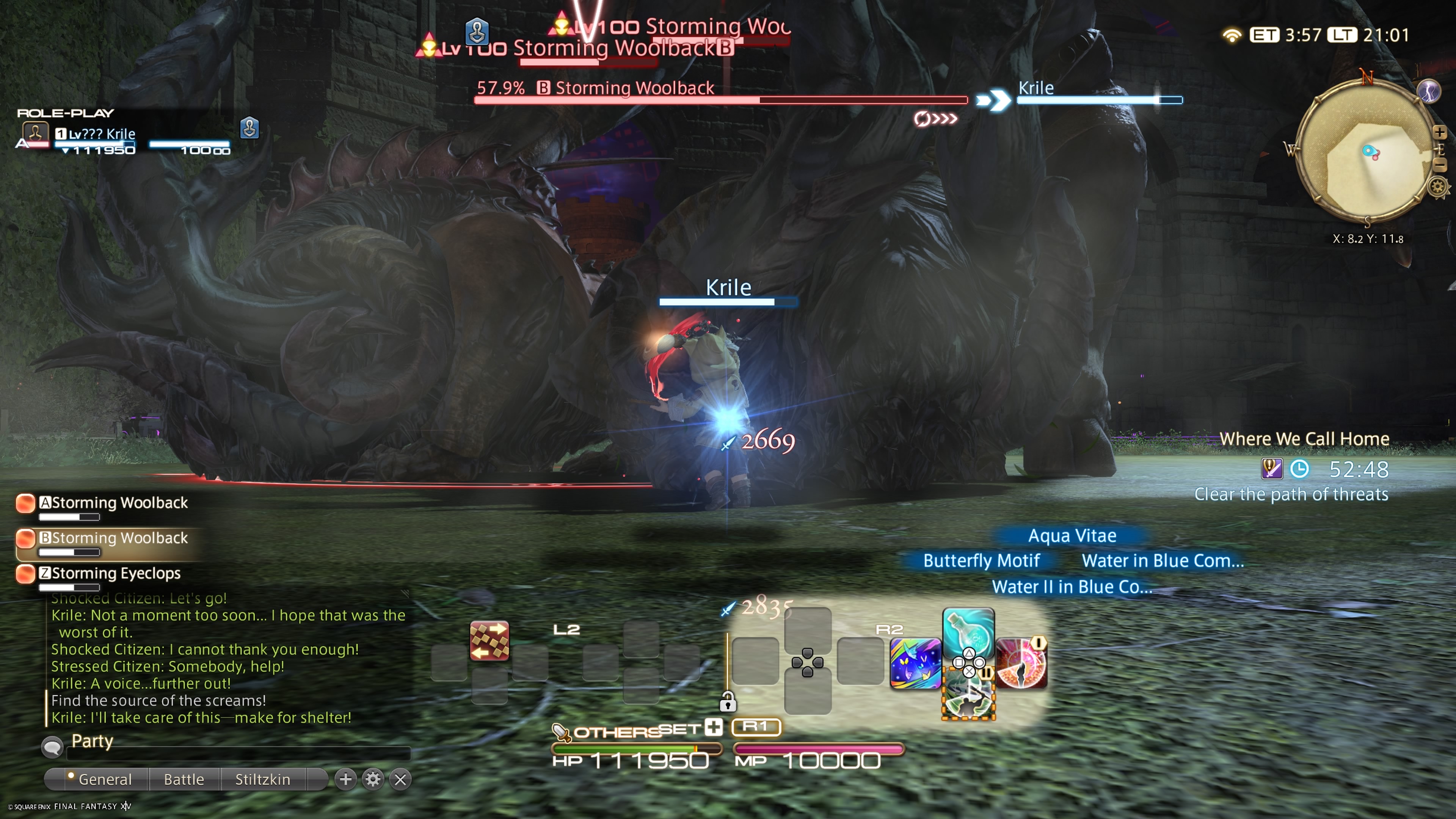This screenshot has height=819, width=1456.
Task: Activate the Butterfly Motif ability
Action: point(915,664)
